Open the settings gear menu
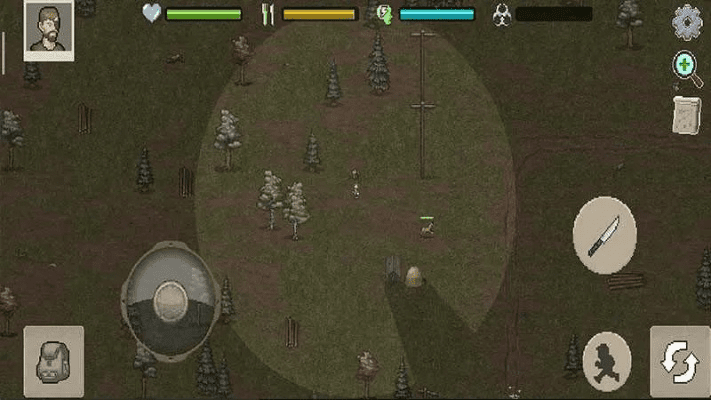711x400 pixels. tap(687, 22)
